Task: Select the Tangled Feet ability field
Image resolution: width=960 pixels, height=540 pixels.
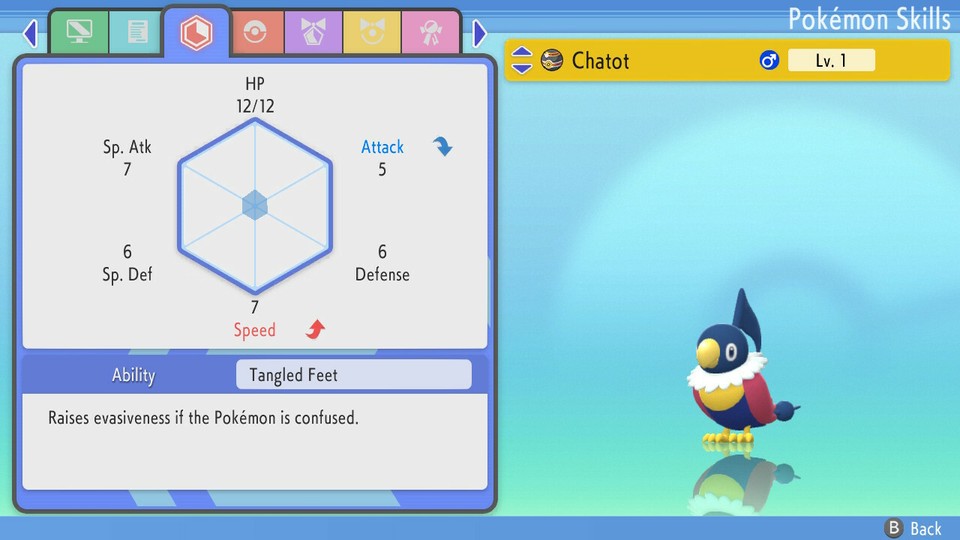Action: click(x=353, y=375)
